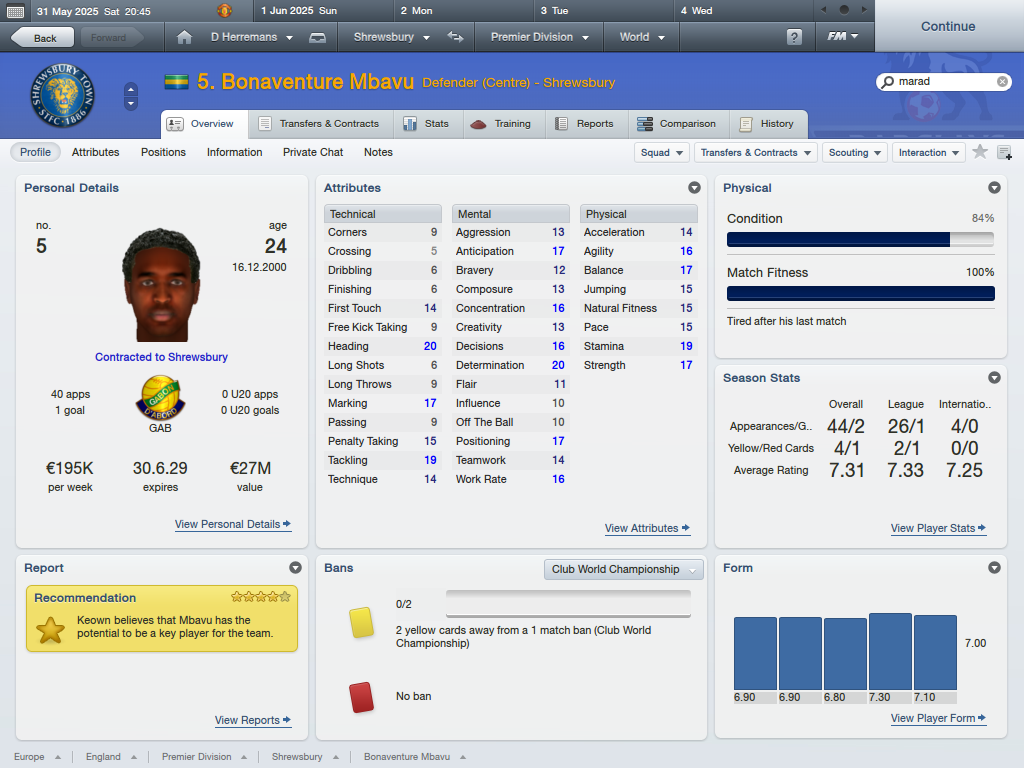Switch to the Transfers & Contracts tab
This screenshot has width=1024, height=768.
tap(319, 124)
